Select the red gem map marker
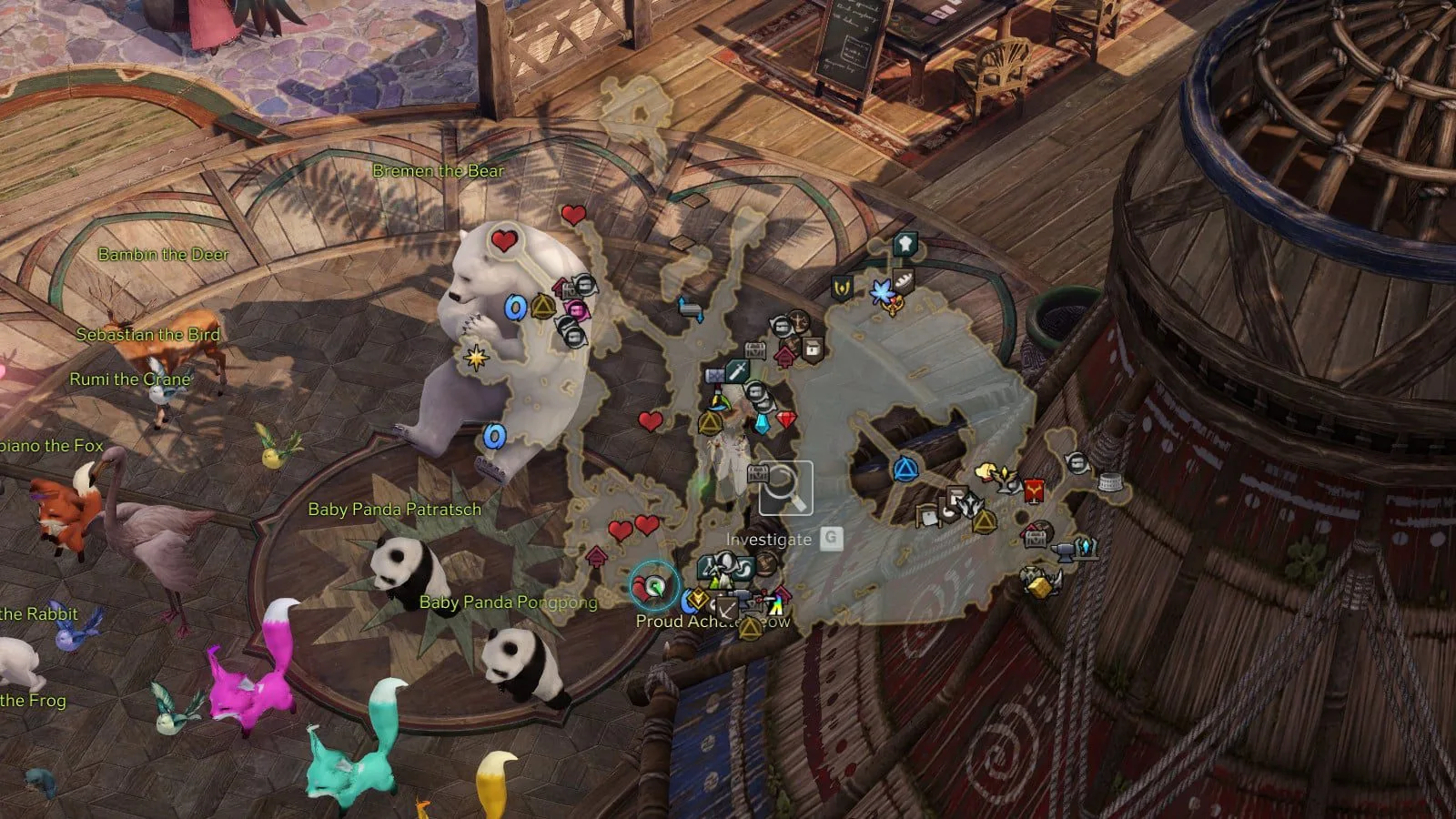Image resolution: width=1456 pixels, height=819 pixels. [786, 420]
